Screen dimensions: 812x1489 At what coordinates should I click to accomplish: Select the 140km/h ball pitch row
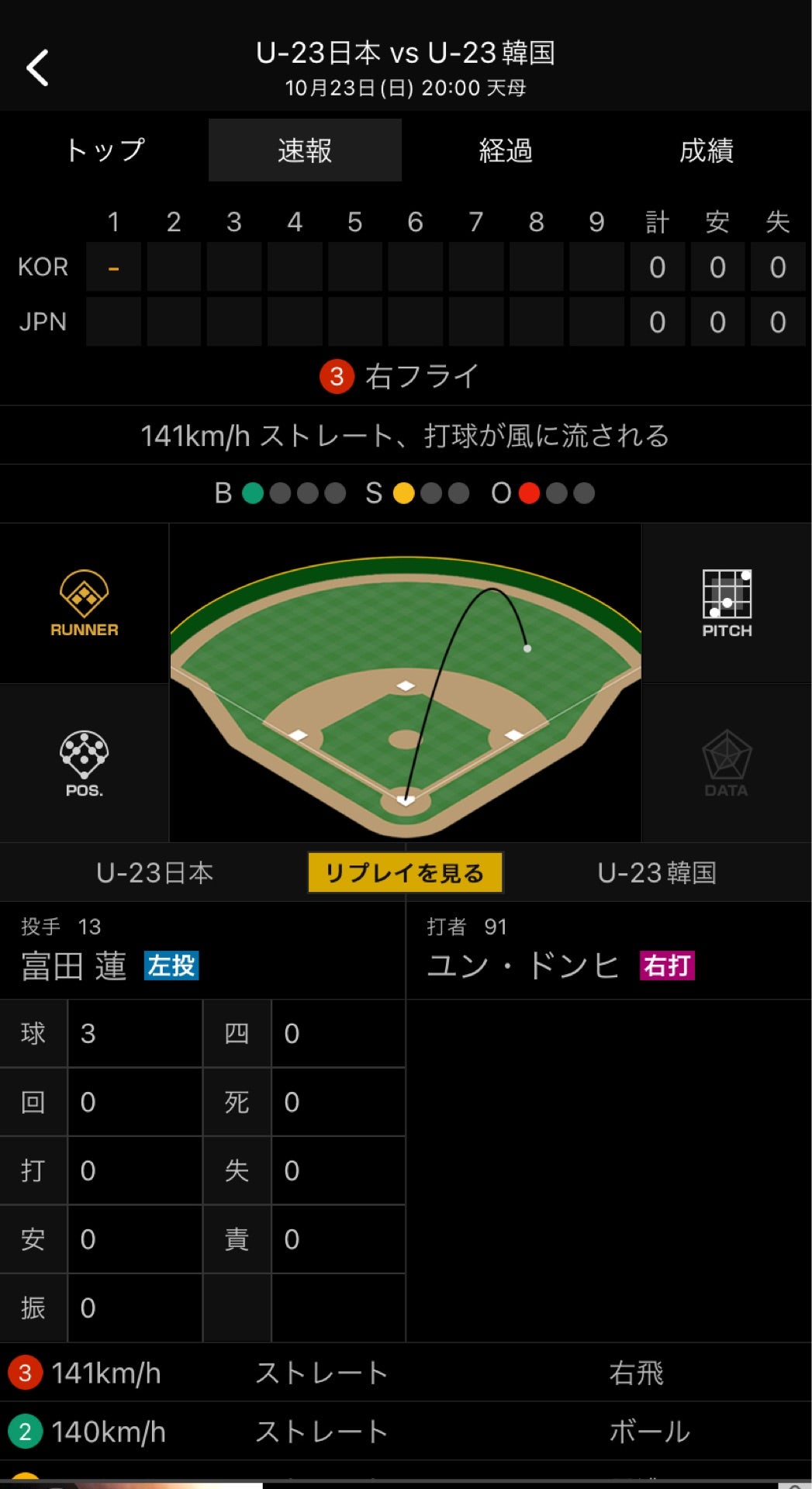[x=406, y=1432]
